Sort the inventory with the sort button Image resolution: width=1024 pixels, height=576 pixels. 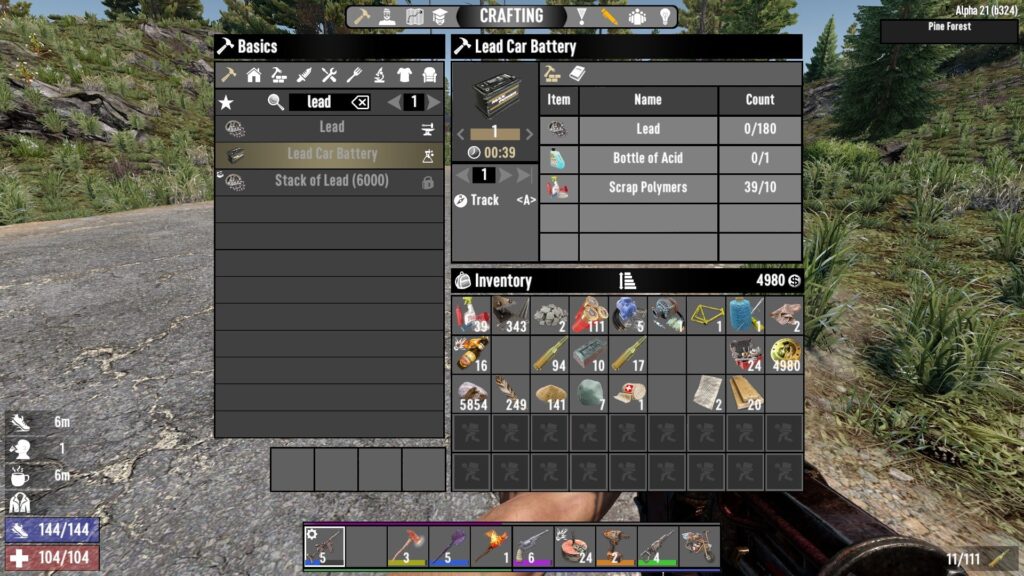[627, 281]
